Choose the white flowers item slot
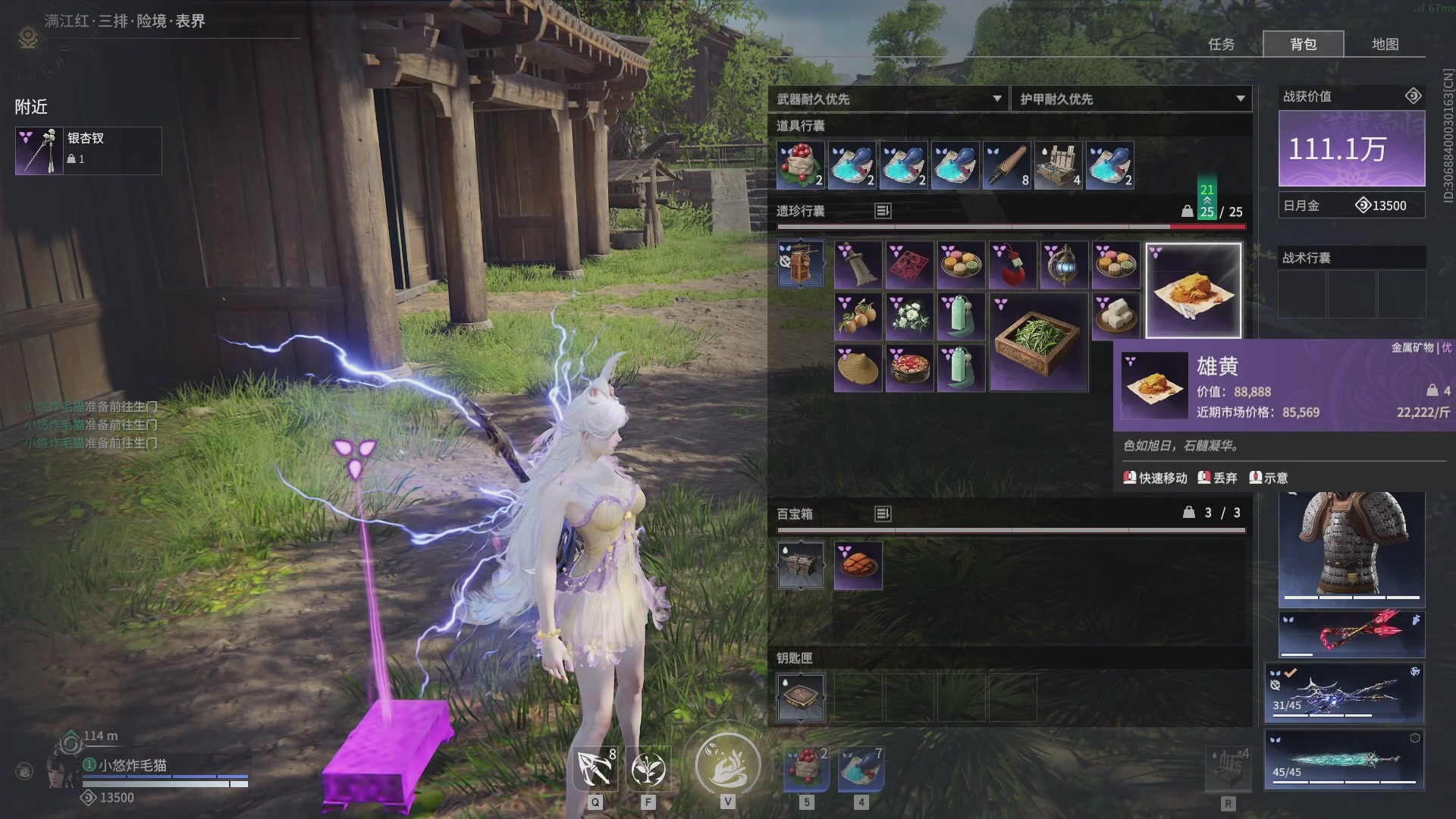Viewport: 1456px width, 819px height. 909,316
